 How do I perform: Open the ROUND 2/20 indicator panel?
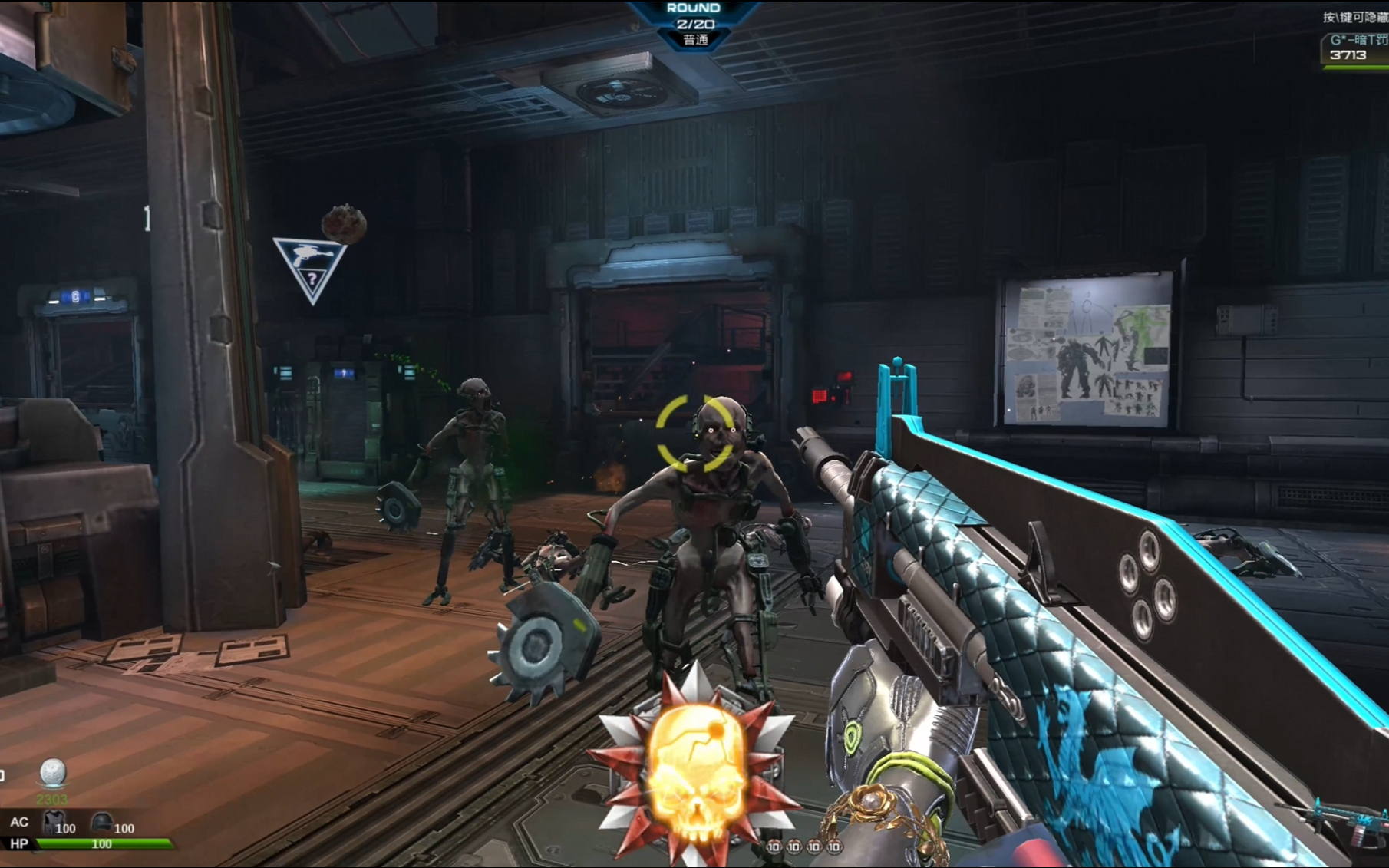tap(694, 23)
